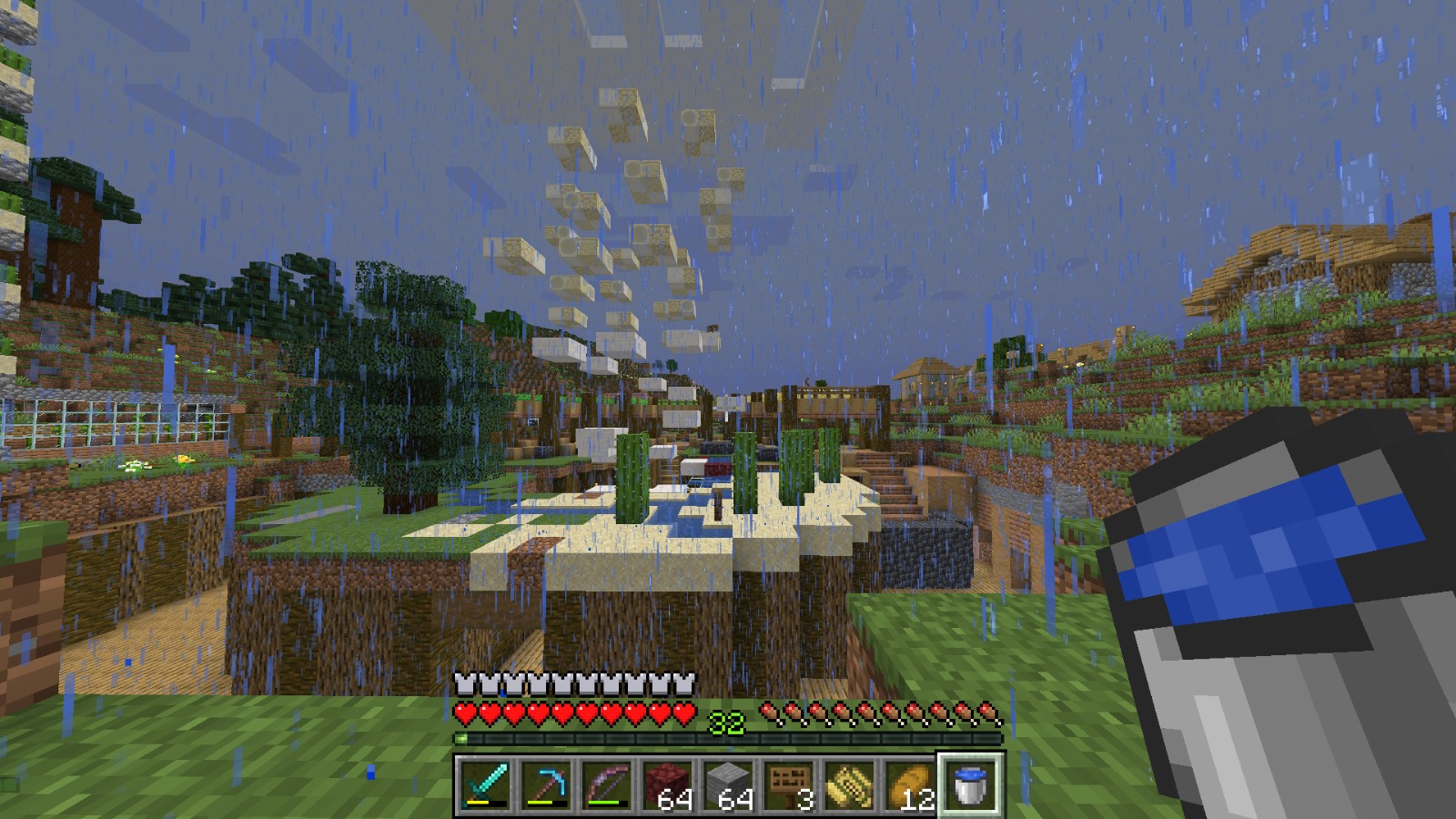Viewport: 1456px width, 819px height.
Task: Select the enchanted diamond sword
Action: click(x=487, y=784)
